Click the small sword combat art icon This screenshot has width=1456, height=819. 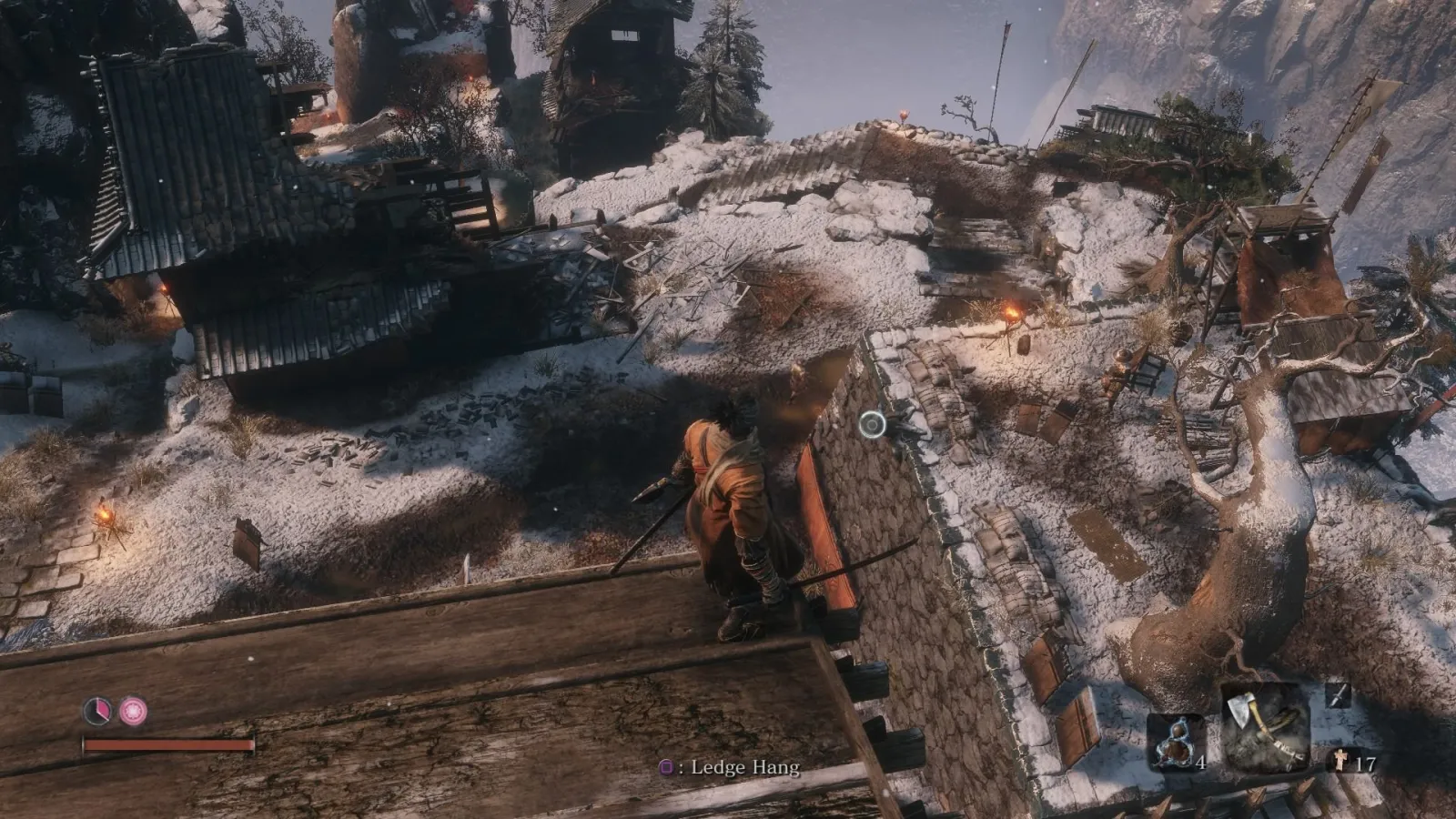[x=1337, y=696]
